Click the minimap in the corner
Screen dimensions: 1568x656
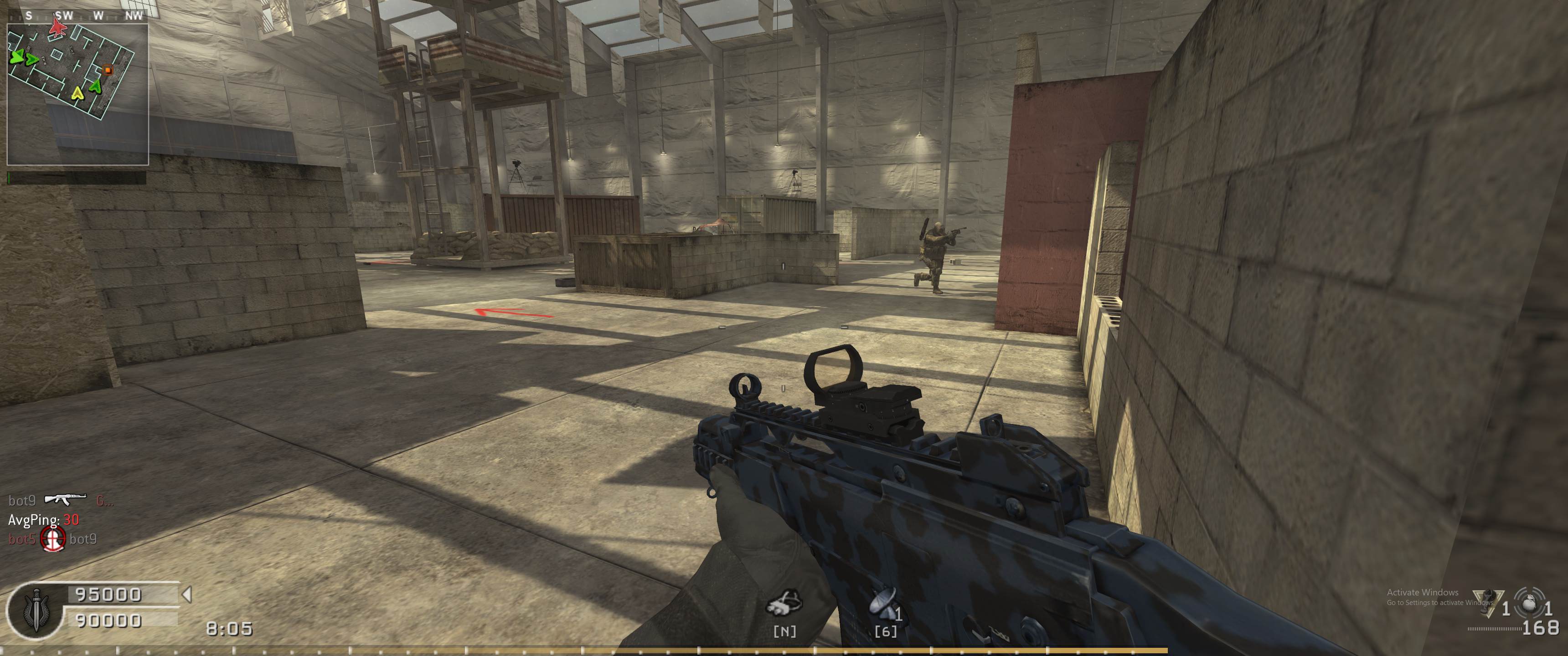coord(77,94)
